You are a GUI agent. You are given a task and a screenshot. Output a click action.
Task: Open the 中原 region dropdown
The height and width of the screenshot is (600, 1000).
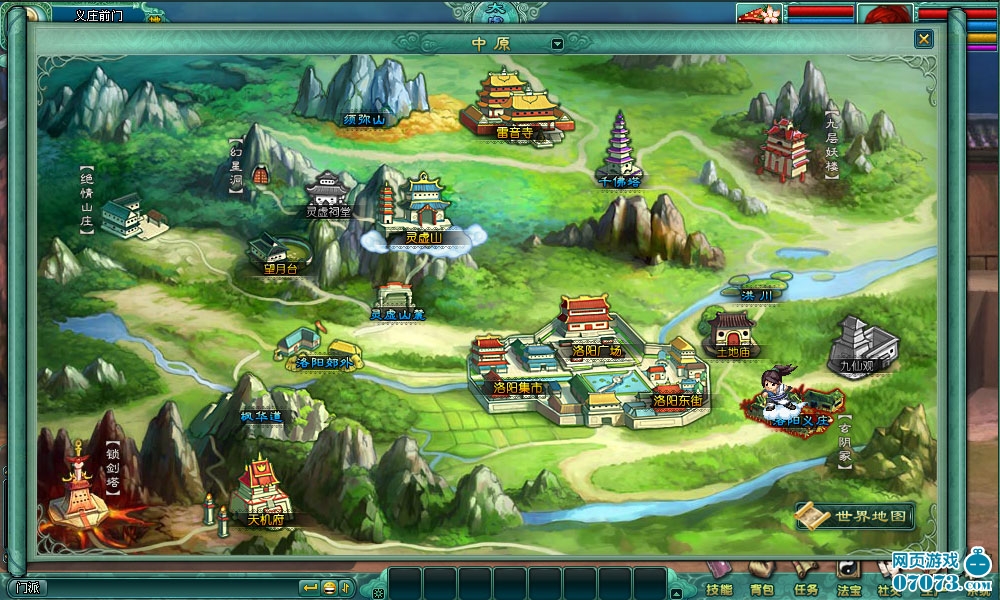[557, 44]
